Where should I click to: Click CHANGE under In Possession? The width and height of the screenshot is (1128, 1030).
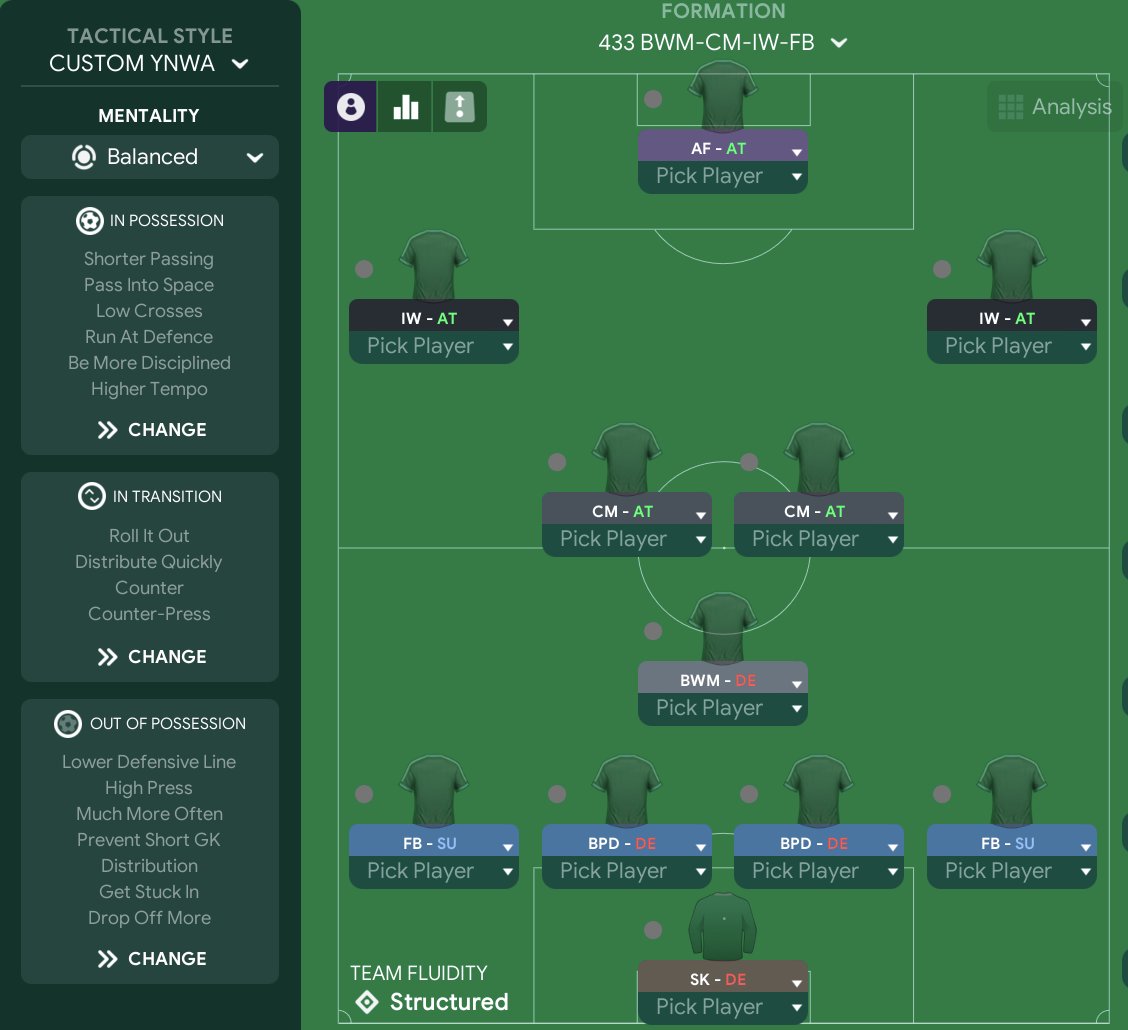click(151, 430)
